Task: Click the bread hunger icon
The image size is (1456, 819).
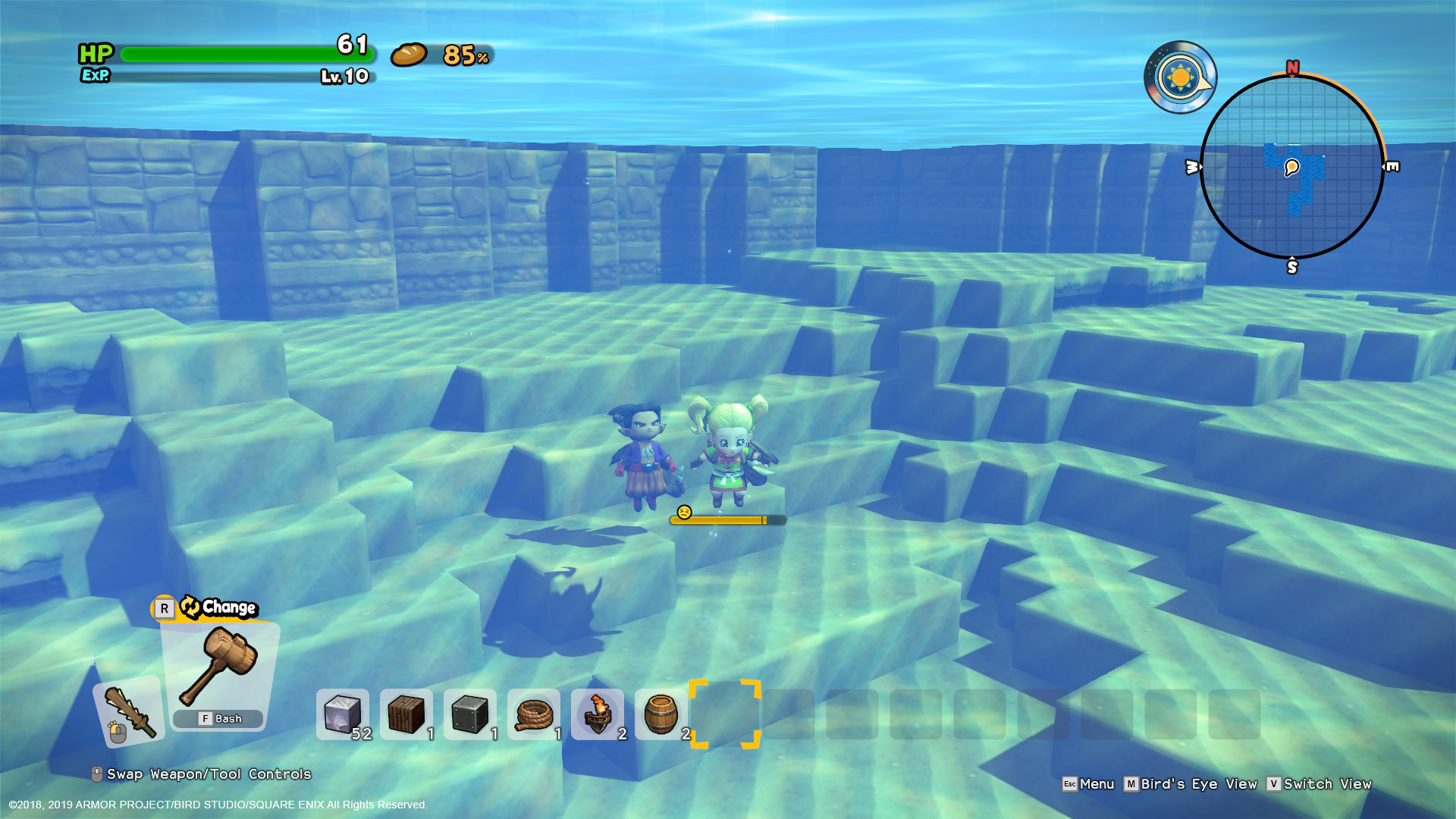Action: (408, 55)
